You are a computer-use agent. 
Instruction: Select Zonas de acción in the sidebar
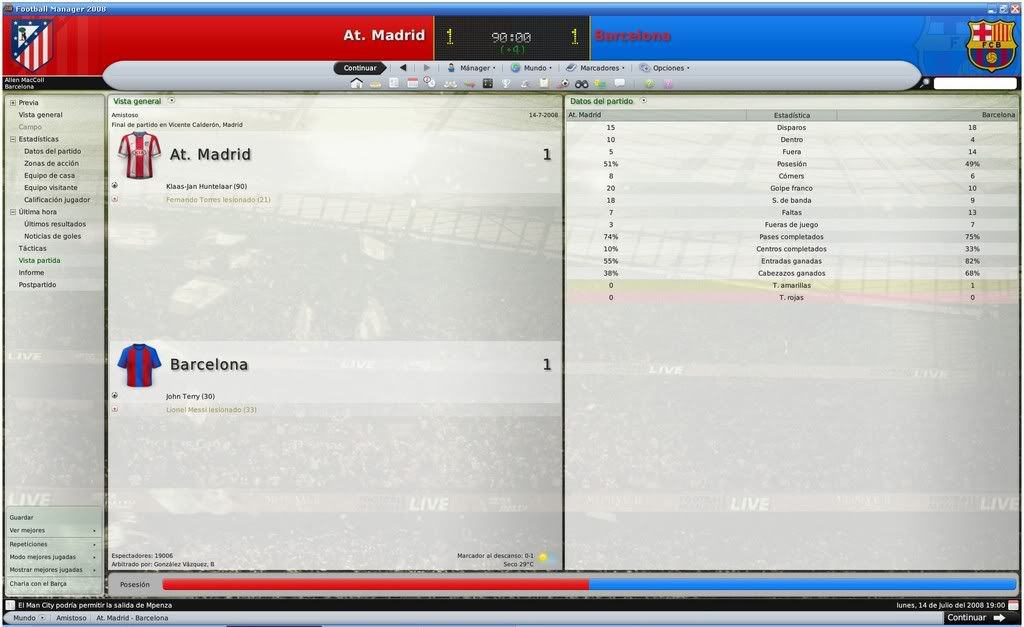coord(51,163)
